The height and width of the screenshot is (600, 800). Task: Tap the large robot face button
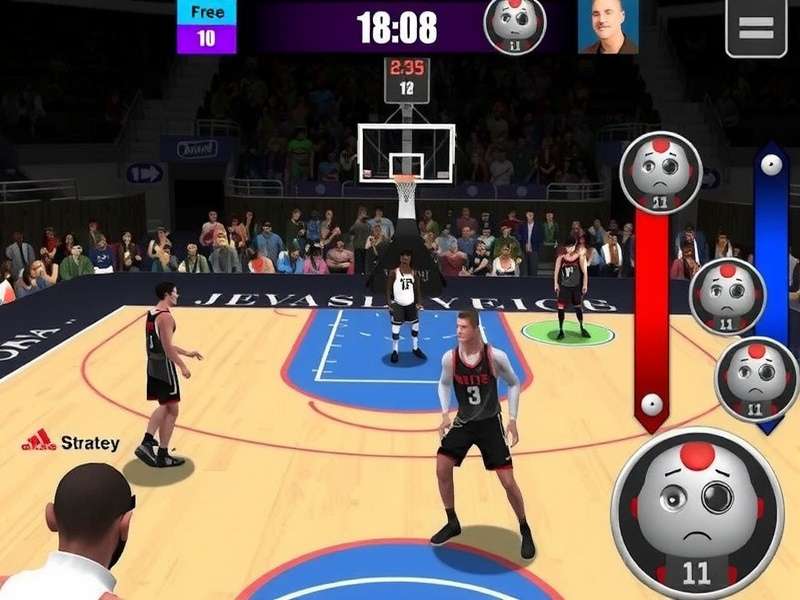point(697,514)
